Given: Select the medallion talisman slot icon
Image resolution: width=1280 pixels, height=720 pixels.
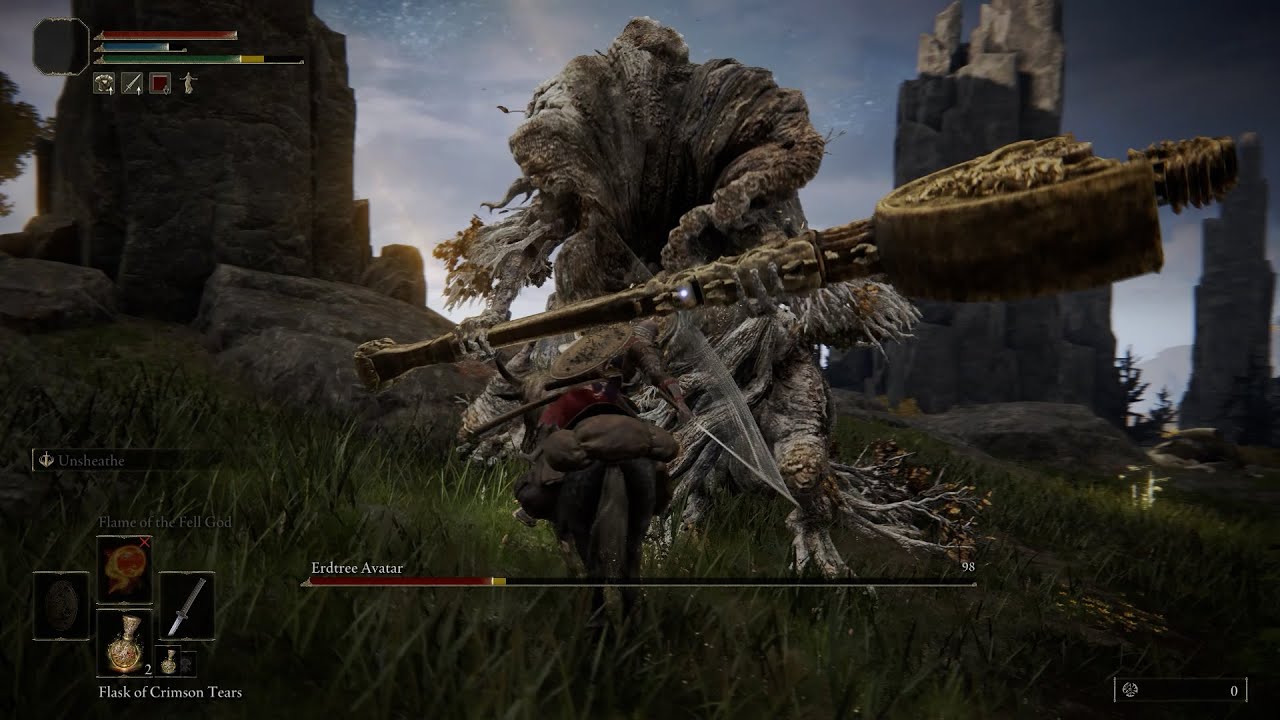Looking at the screenshot, I should [x=62, y=603].
